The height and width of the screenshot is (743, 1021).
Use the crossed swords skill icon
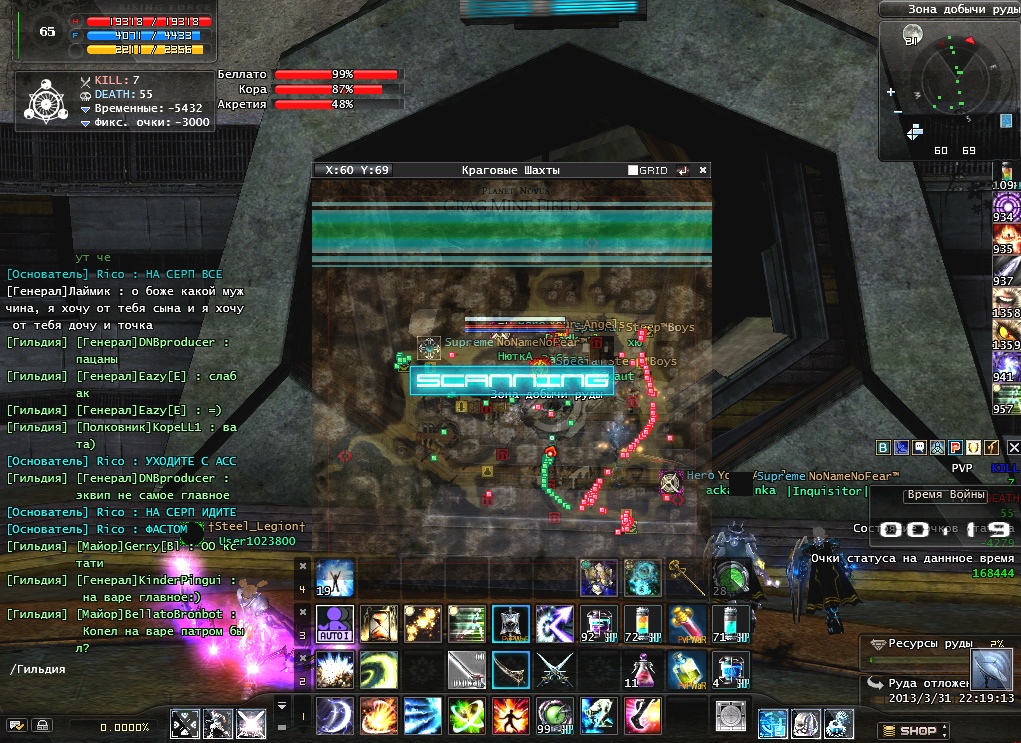(x=553, y=669)
